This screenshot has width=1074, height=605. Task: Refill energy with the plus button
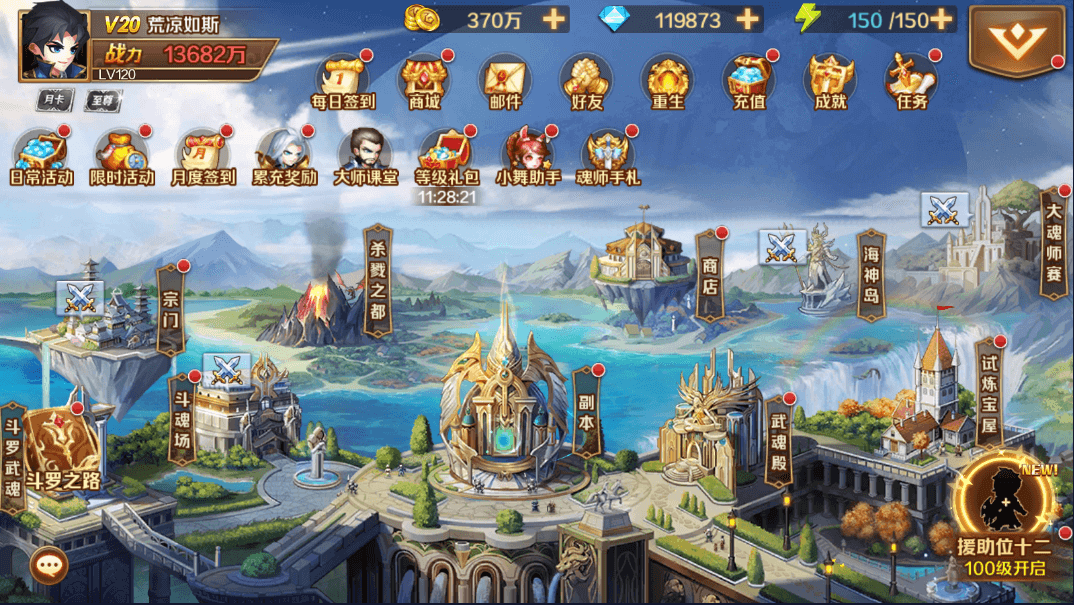[940, 19]
